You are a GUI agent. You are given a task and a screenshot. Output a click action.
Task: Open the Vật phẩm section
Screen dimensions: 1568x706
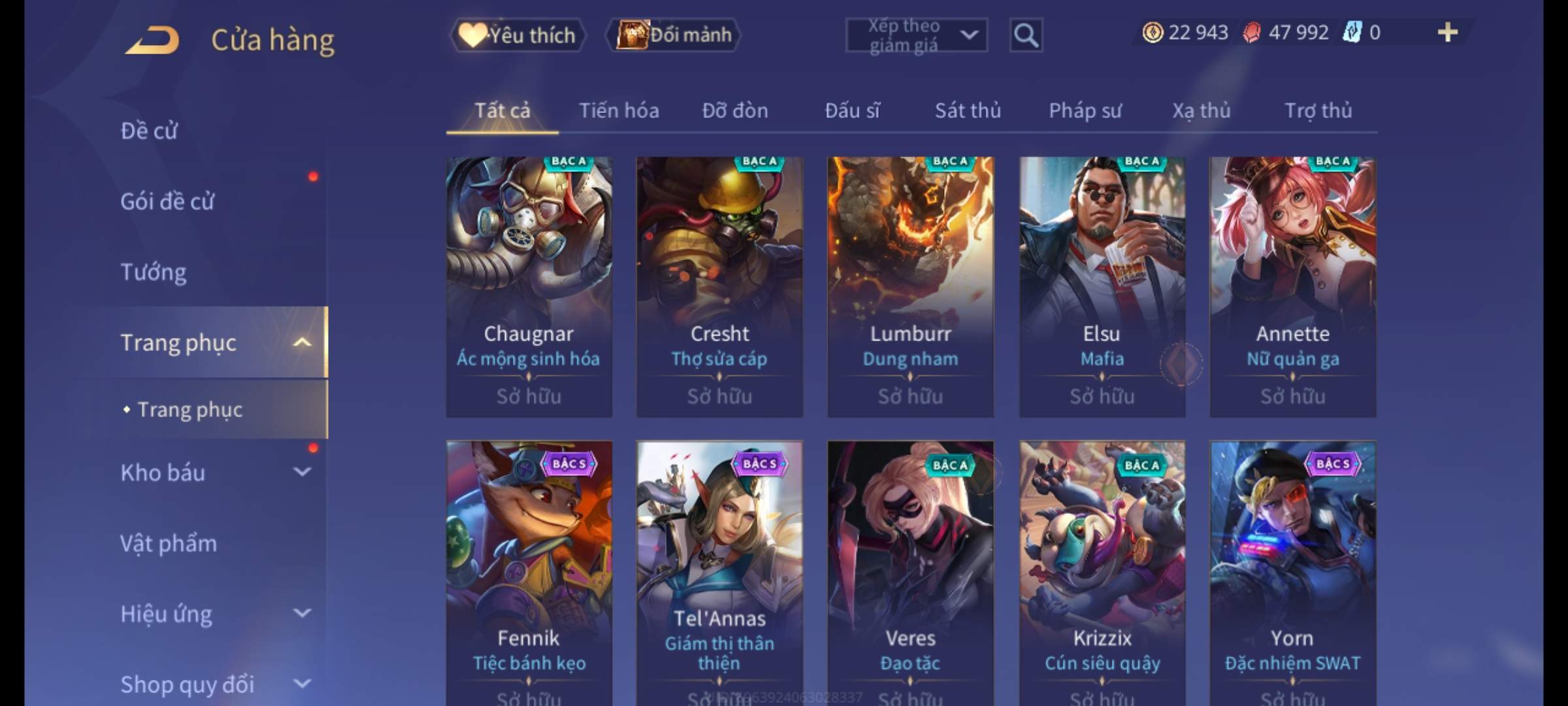(169, 543)
